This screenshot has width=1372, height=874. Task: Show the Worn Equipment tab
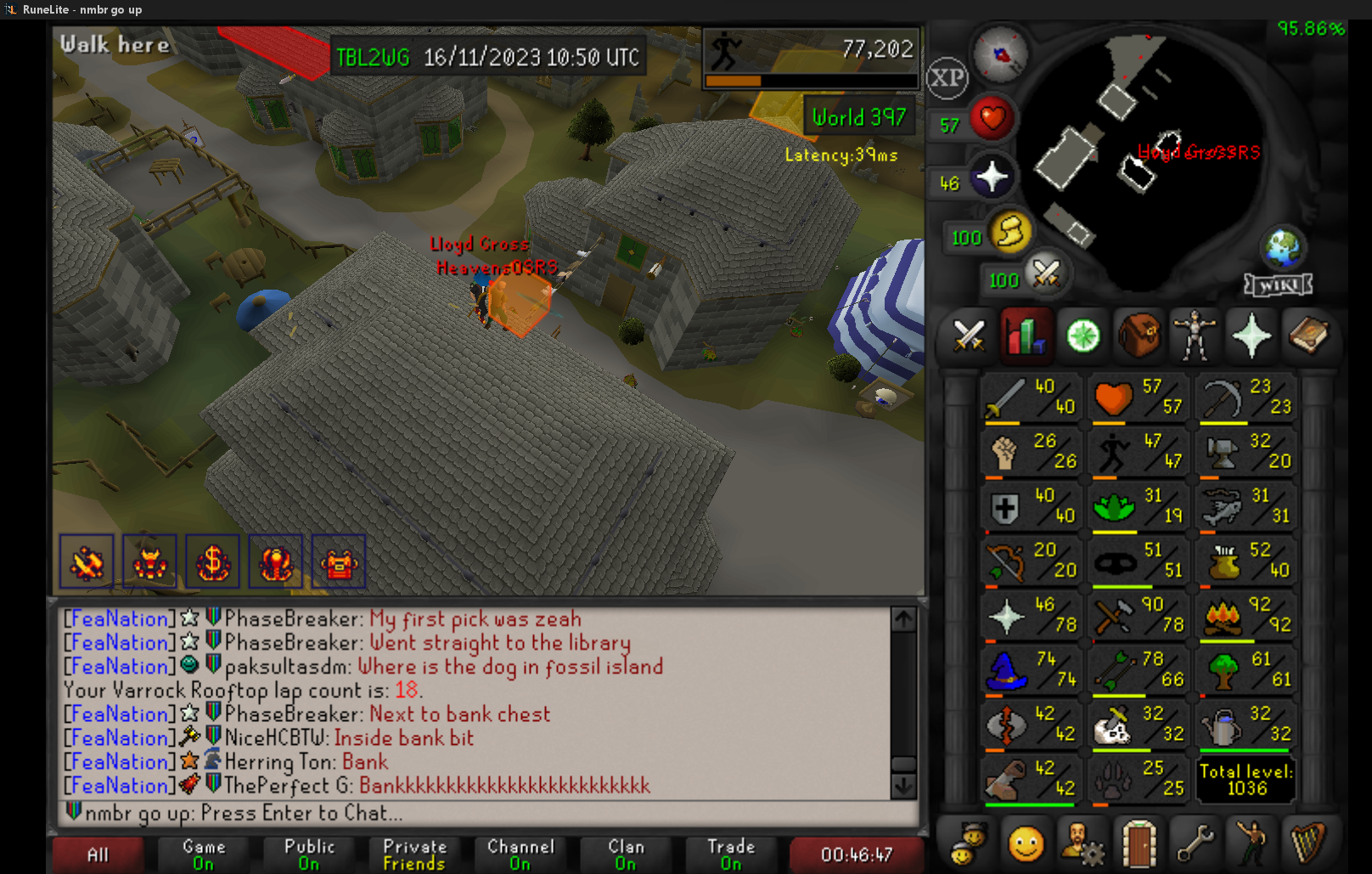[1195, 336]
